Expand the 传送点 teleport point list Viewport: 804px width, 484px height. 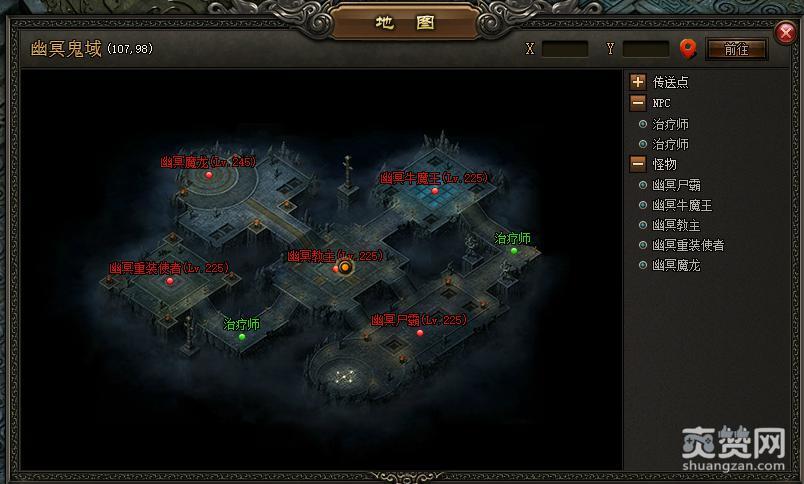pos(637,82)
